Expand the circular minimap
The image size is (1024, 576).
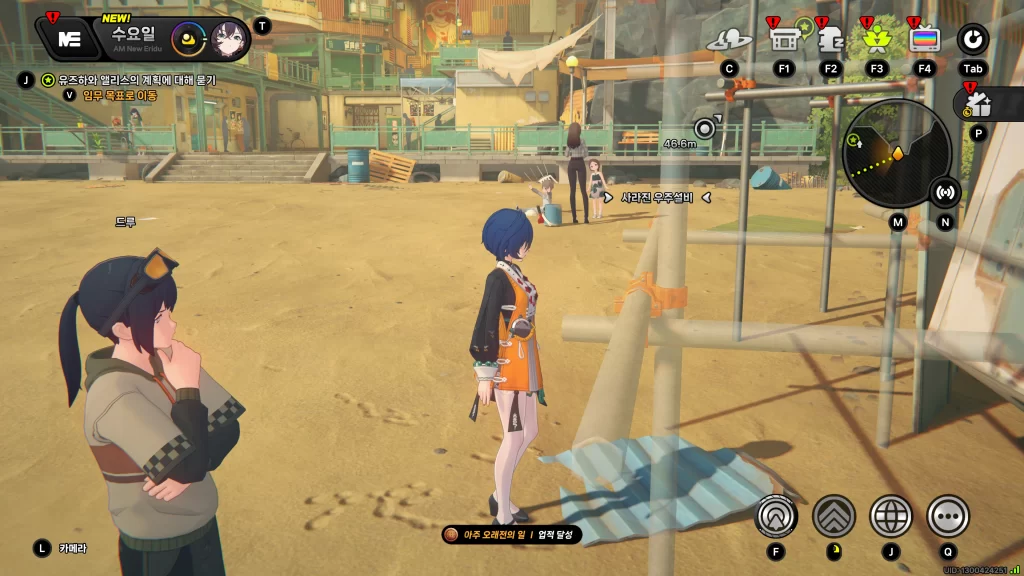coord(896,153)
